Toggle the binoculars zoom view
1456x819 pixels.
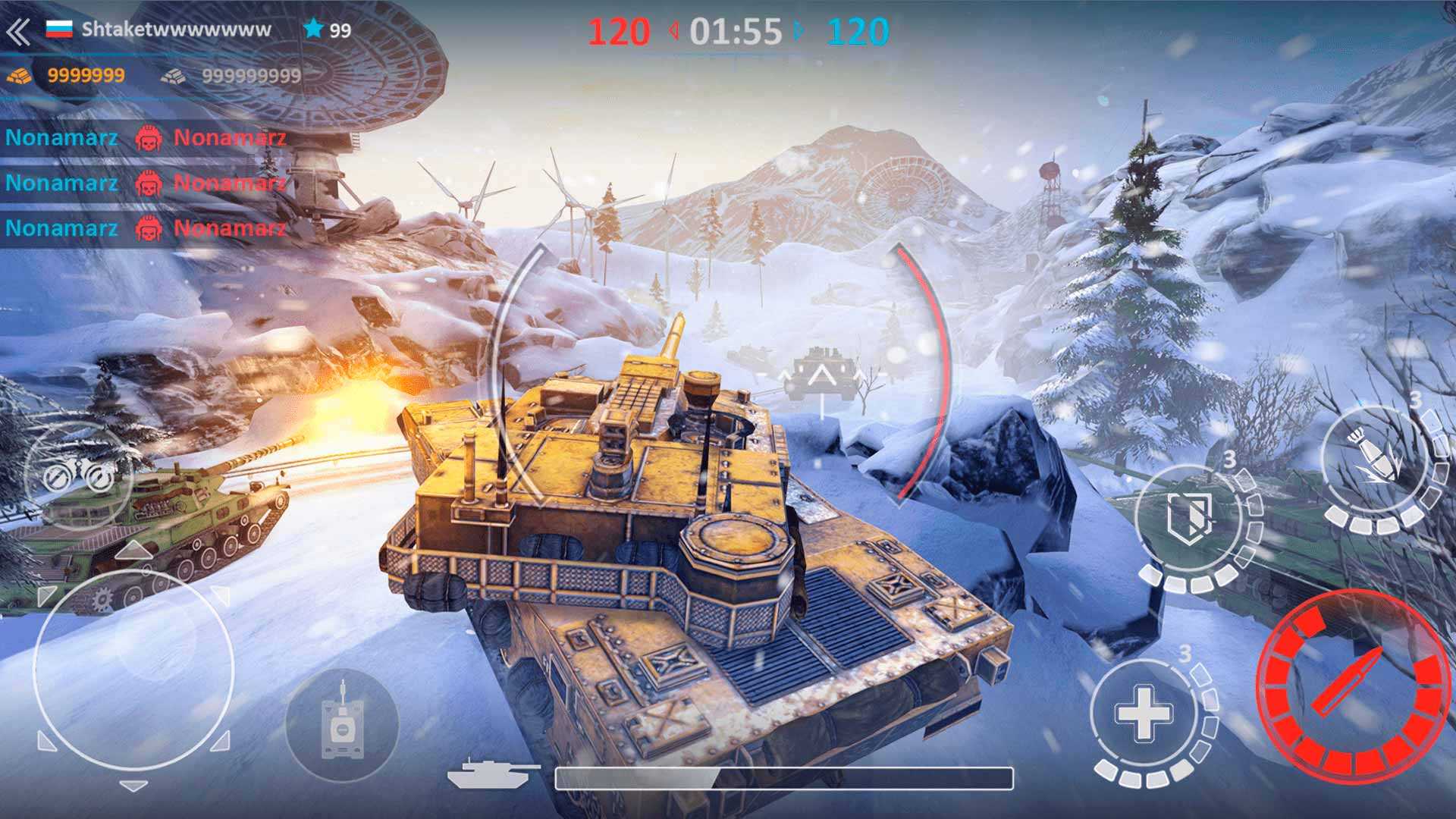(x=79, y=478)
